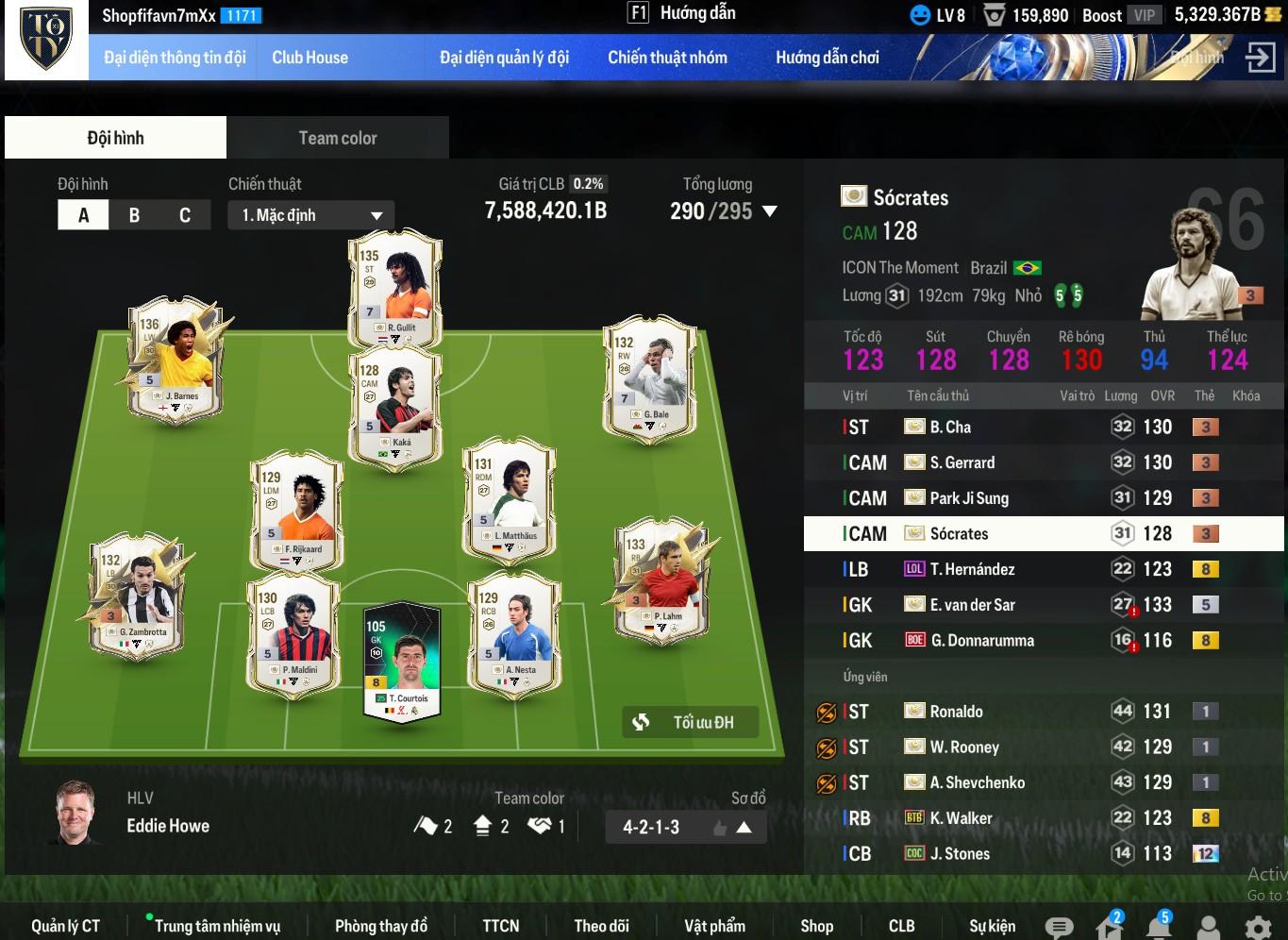Open the notification bell
Image resolution: width=1288 pixels, height=940 pixels.
tap(1159, 927)
